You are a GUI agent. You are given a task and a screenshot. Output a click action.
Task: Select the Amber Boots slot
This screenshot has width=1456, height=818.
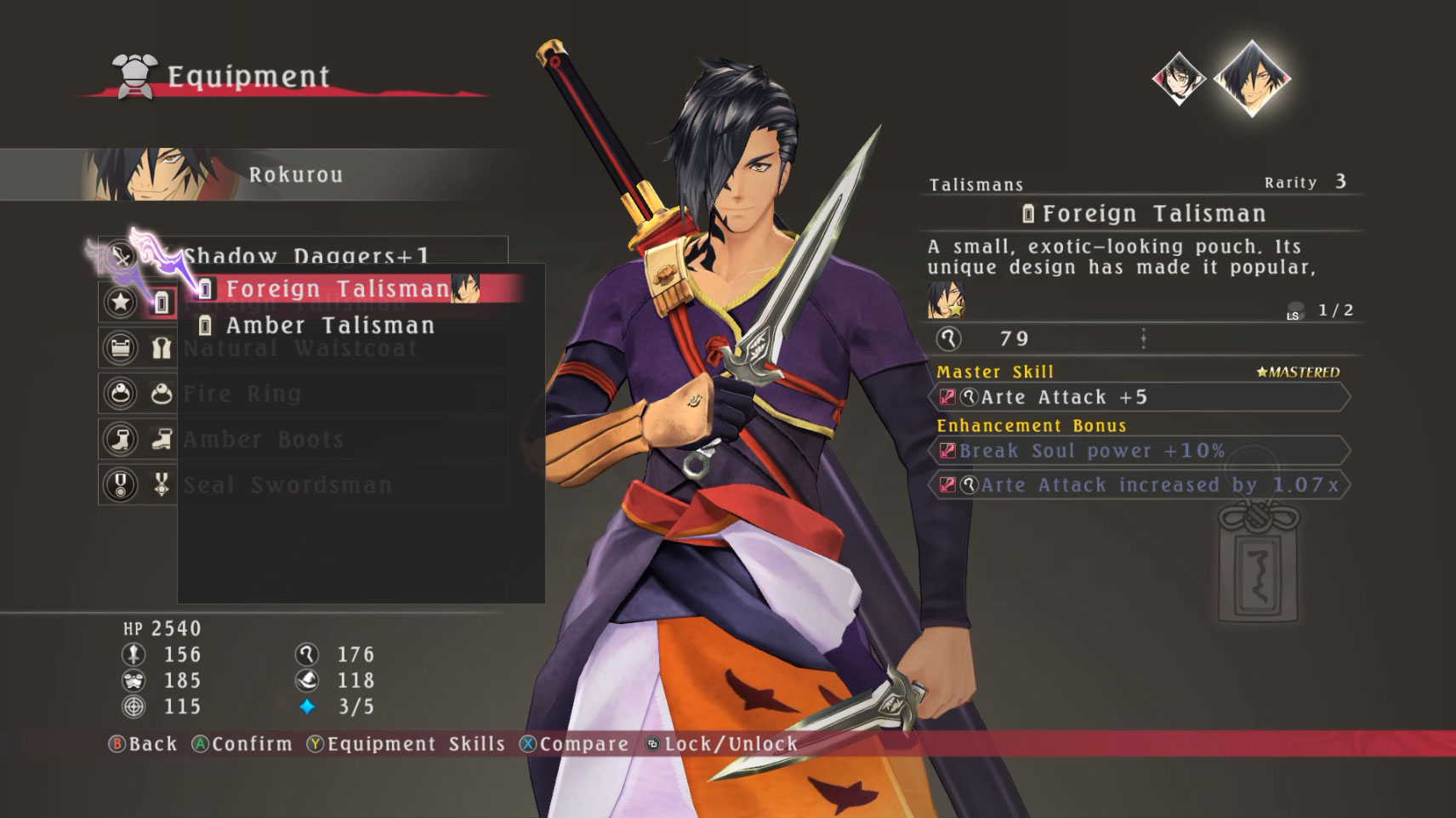264,440
